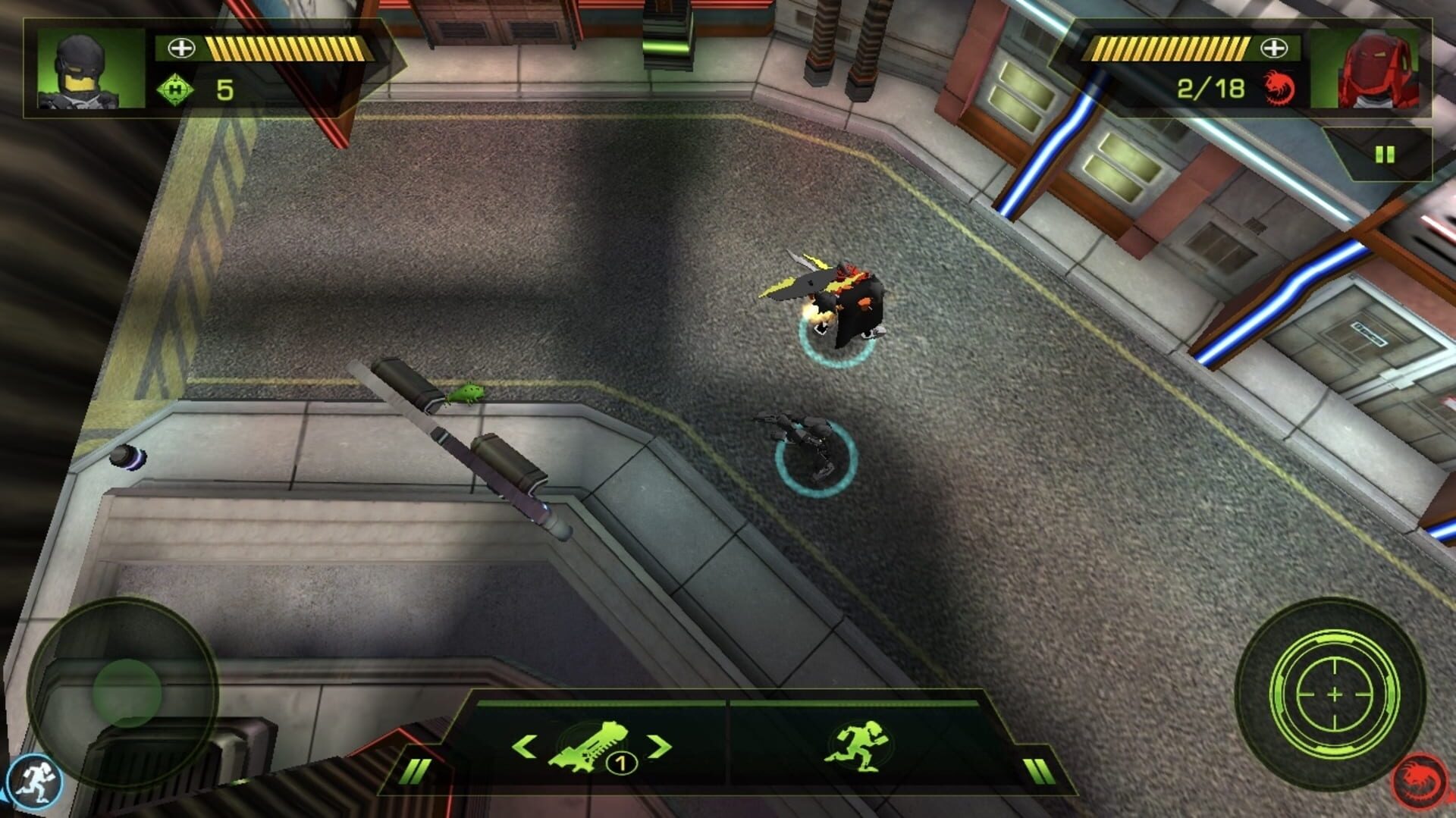Tap the yellow health bar above the hero portrait

click(292, 47)
